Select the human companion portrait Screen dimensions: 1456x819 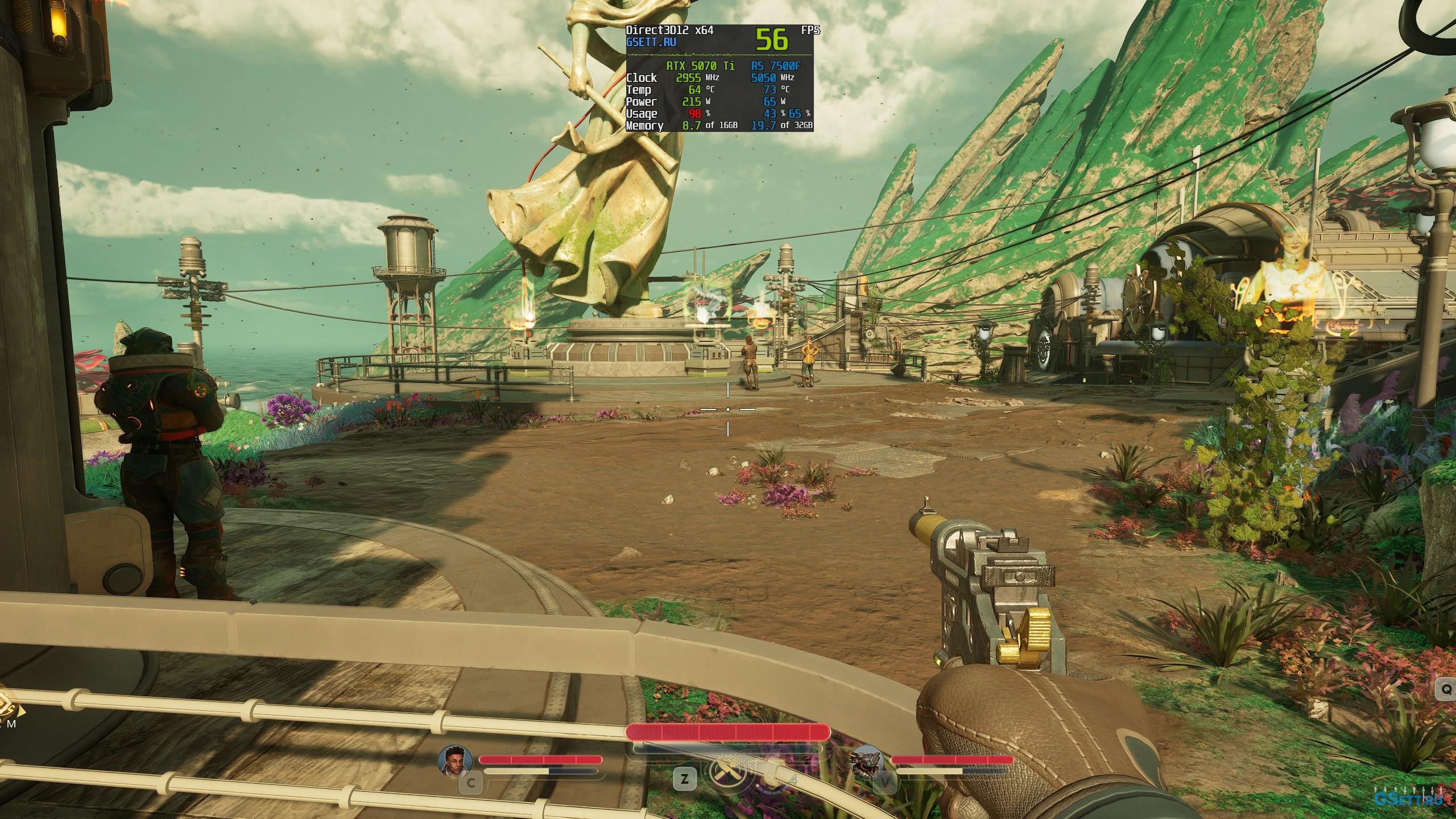[x=455, y=761]
